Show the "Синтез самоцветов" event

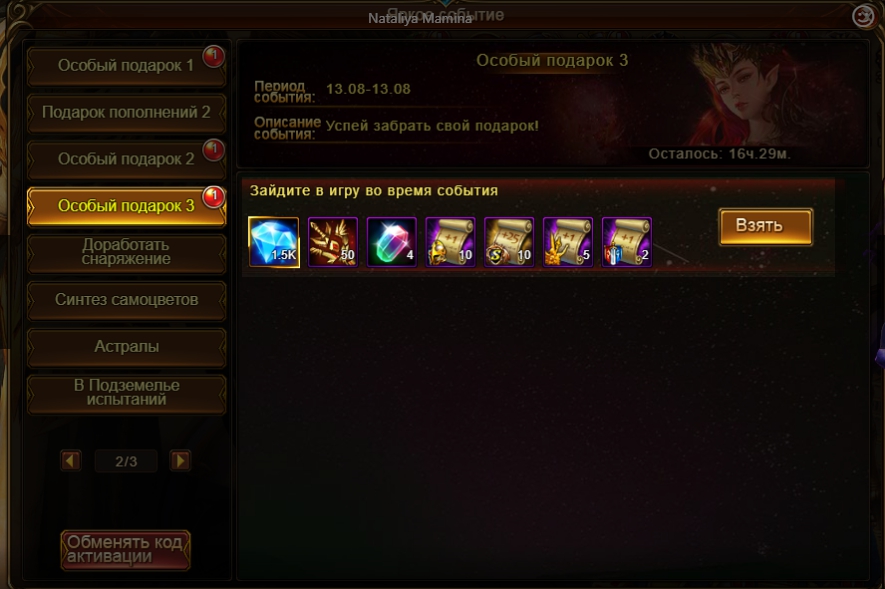point(126,300)
